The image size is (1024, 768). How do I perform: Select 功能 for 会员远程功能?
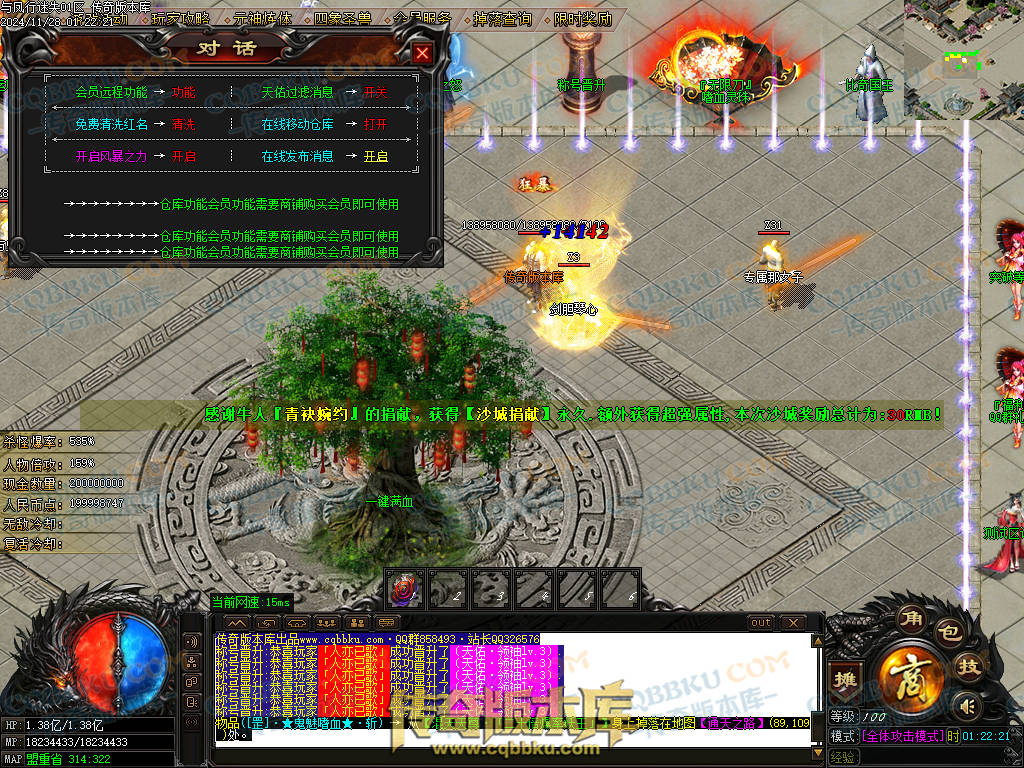[183, 92]
